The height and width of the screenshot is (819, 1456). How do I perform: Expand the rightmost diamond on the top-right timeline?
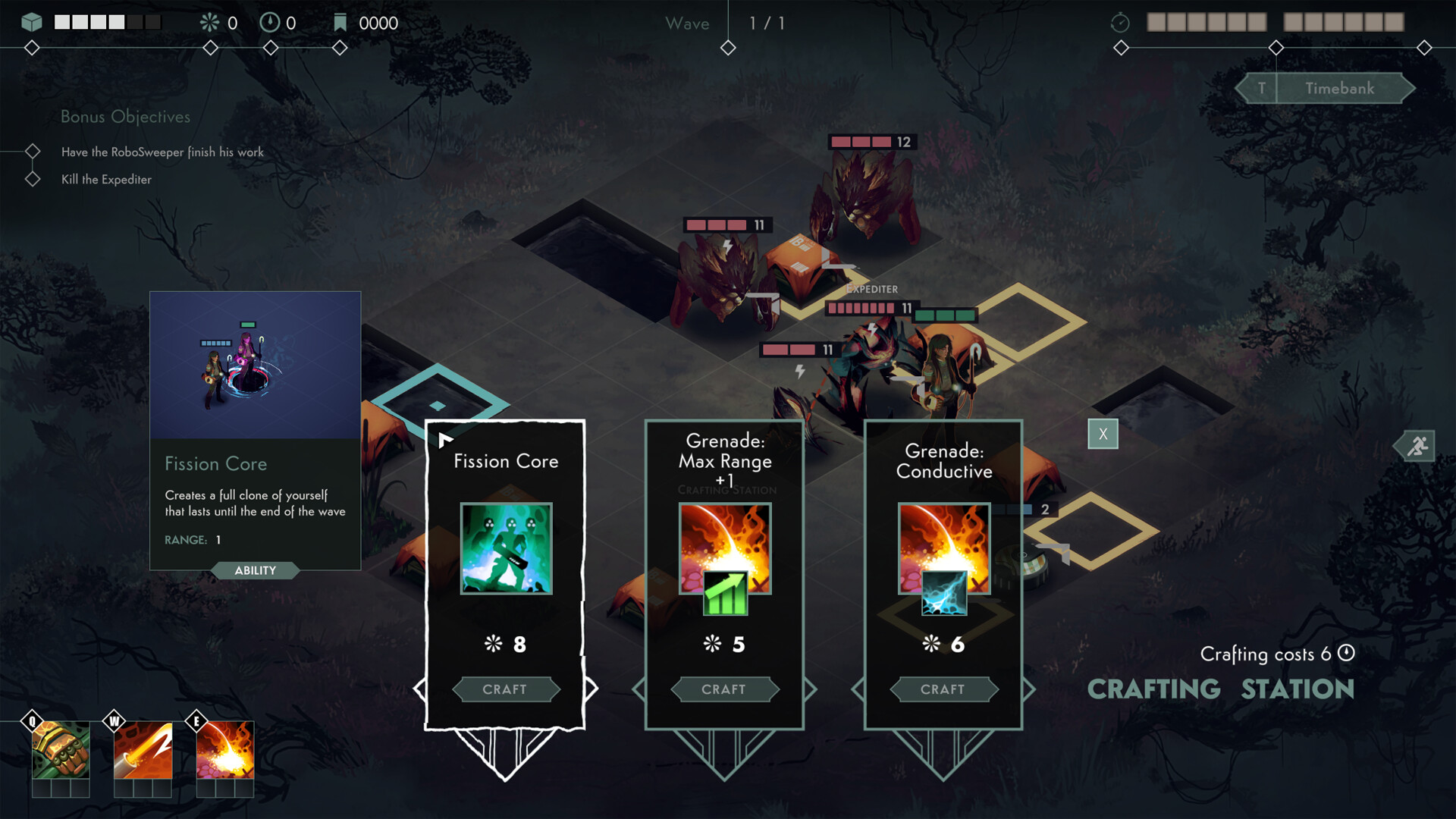pos(1425,48)
